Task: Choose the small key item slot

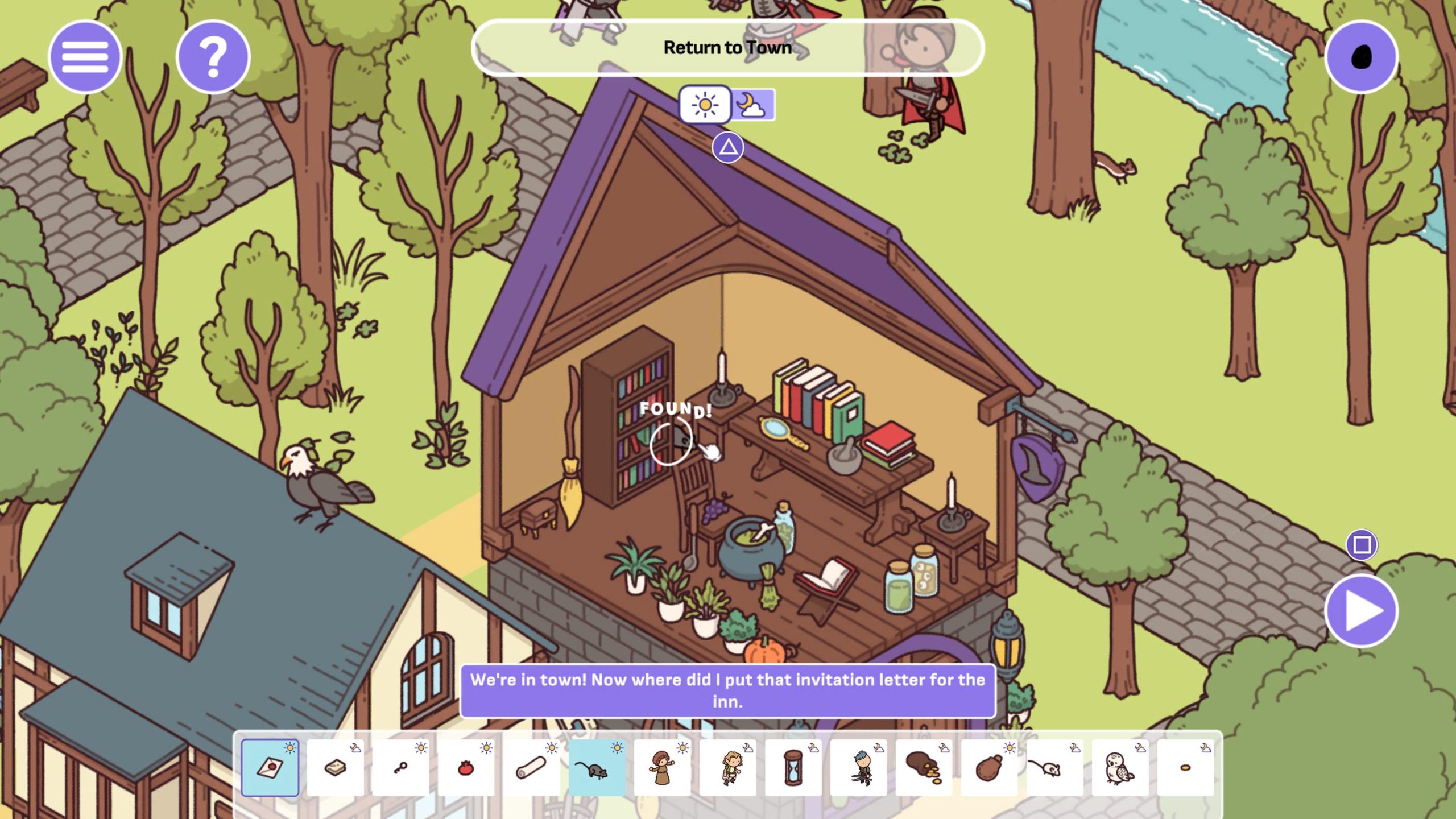Action: pos(401,768)
